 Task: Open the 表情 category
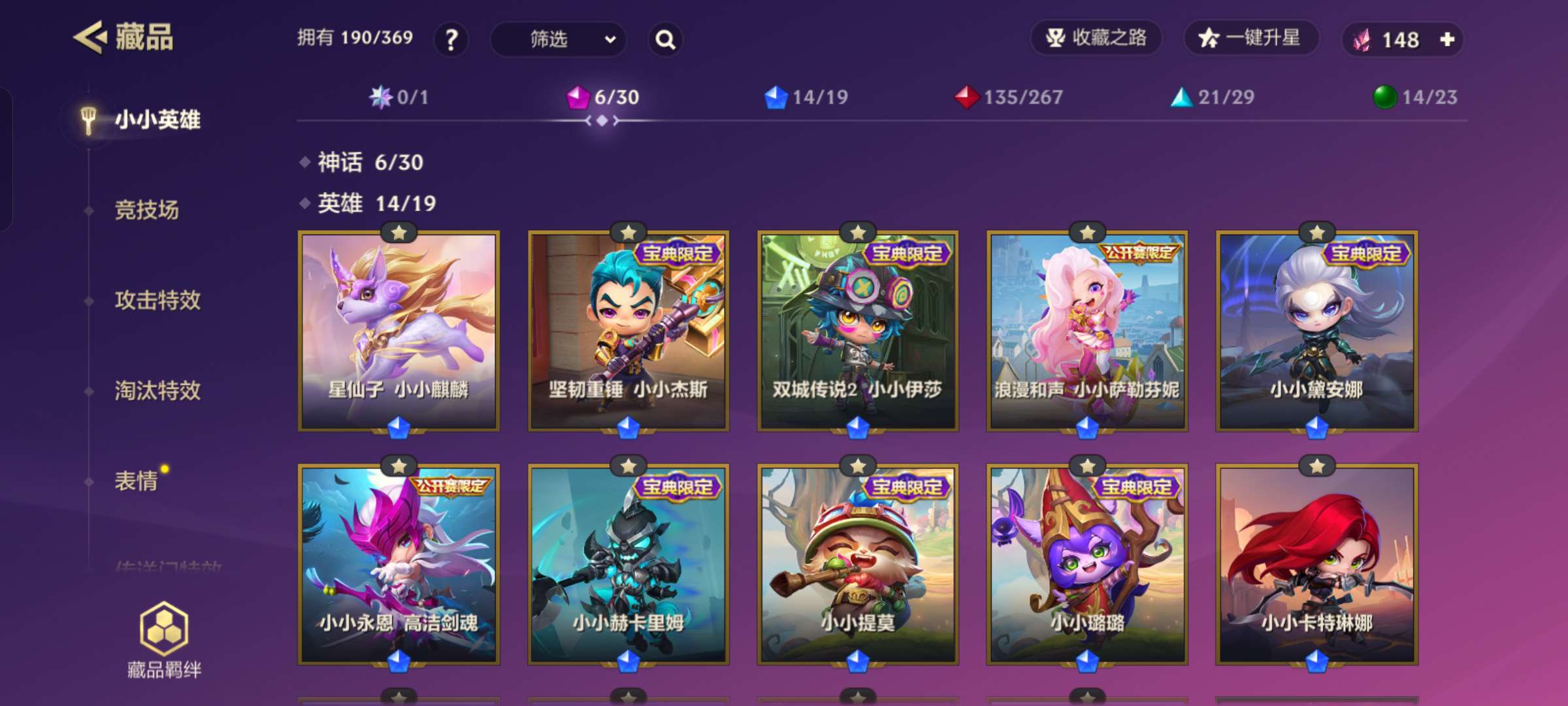[137, 481]
